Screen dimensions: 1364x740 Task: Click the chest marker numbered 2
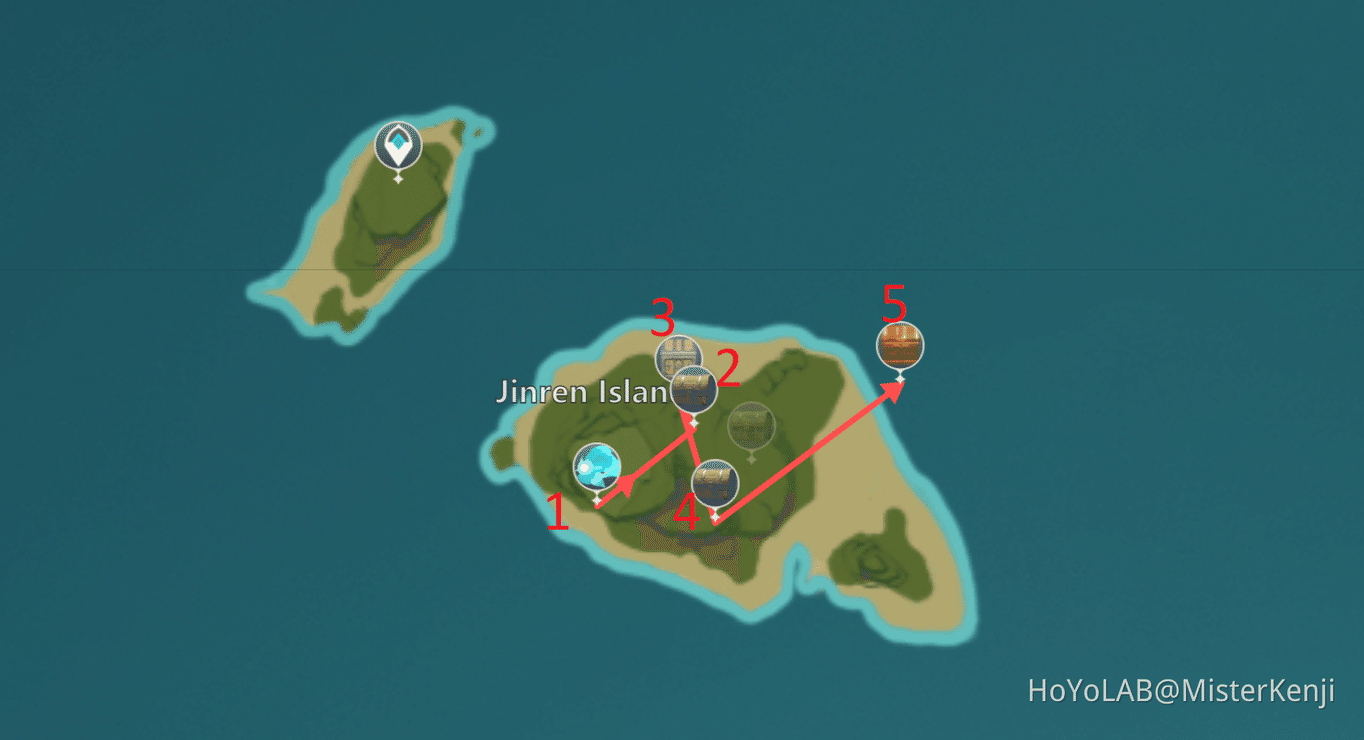point(692,388)
